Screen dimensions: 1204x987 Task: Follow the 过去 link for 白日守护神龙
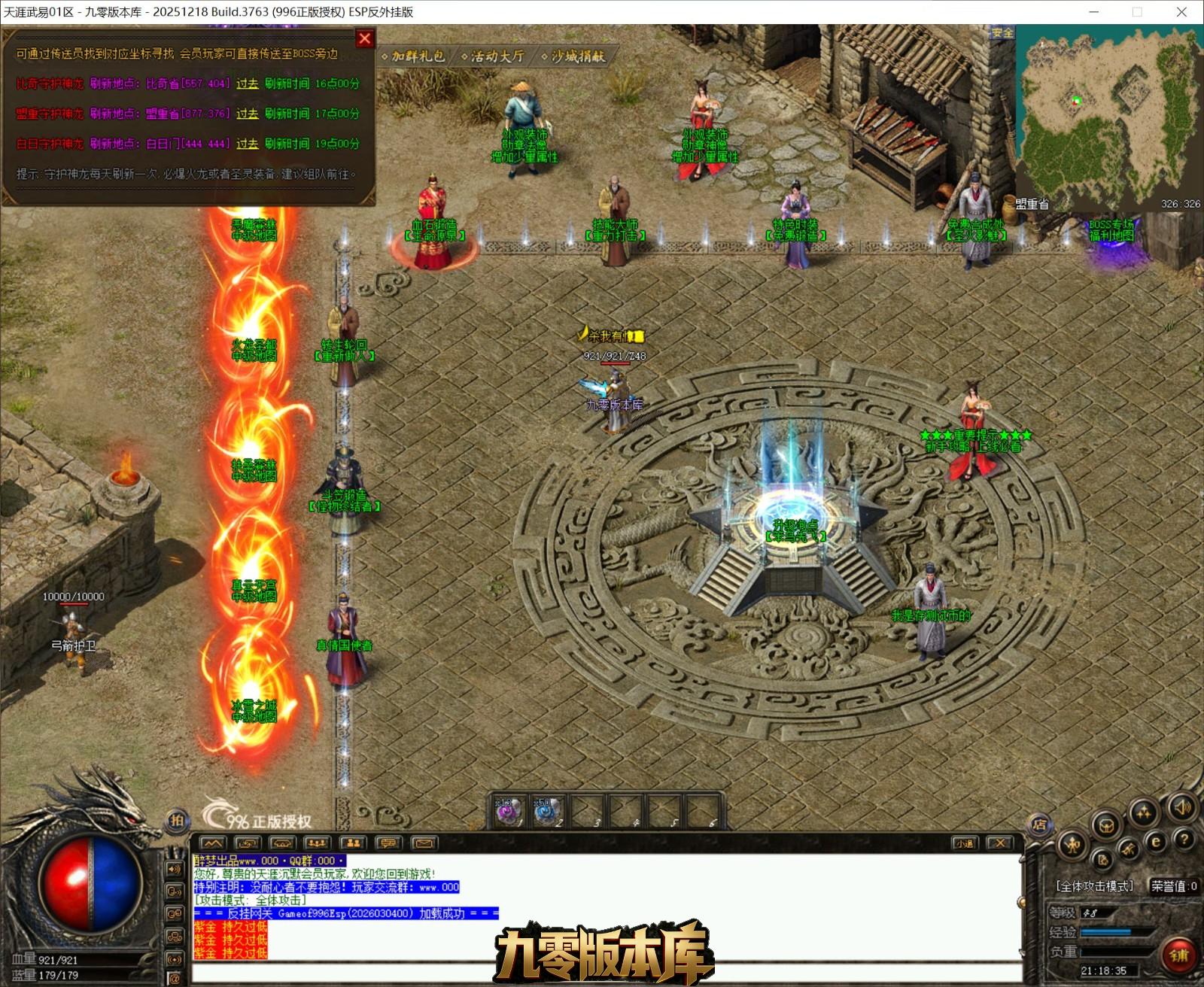coord(247,144)
